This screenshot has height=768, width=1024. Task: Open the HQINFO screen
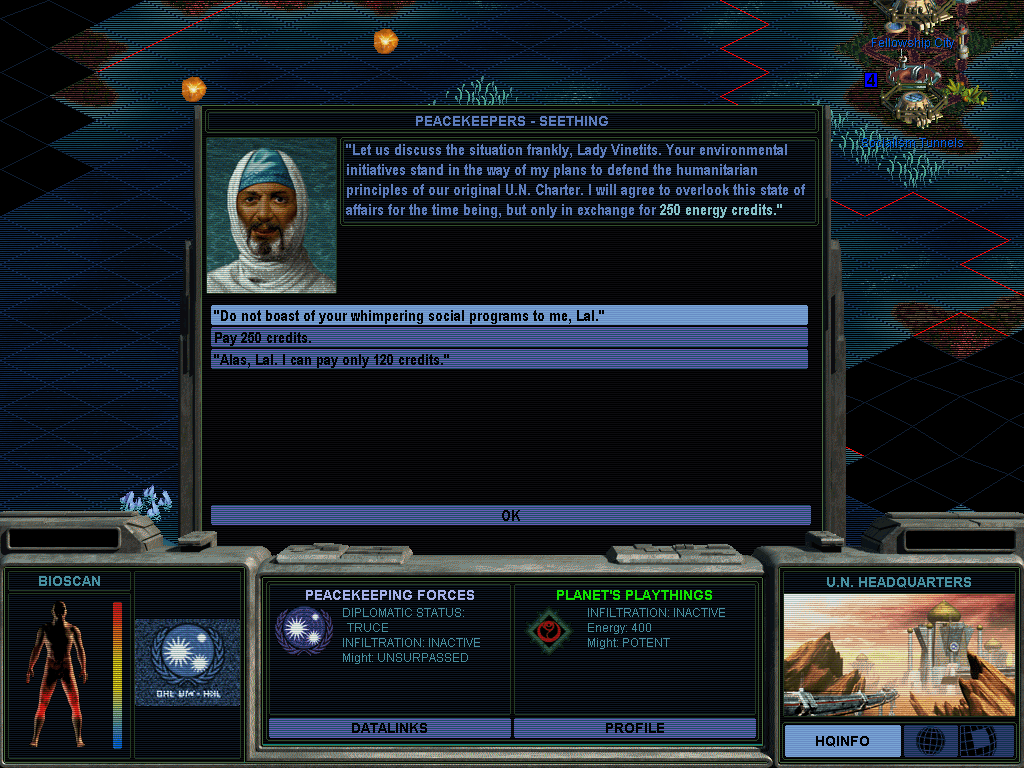pos(841,741)
